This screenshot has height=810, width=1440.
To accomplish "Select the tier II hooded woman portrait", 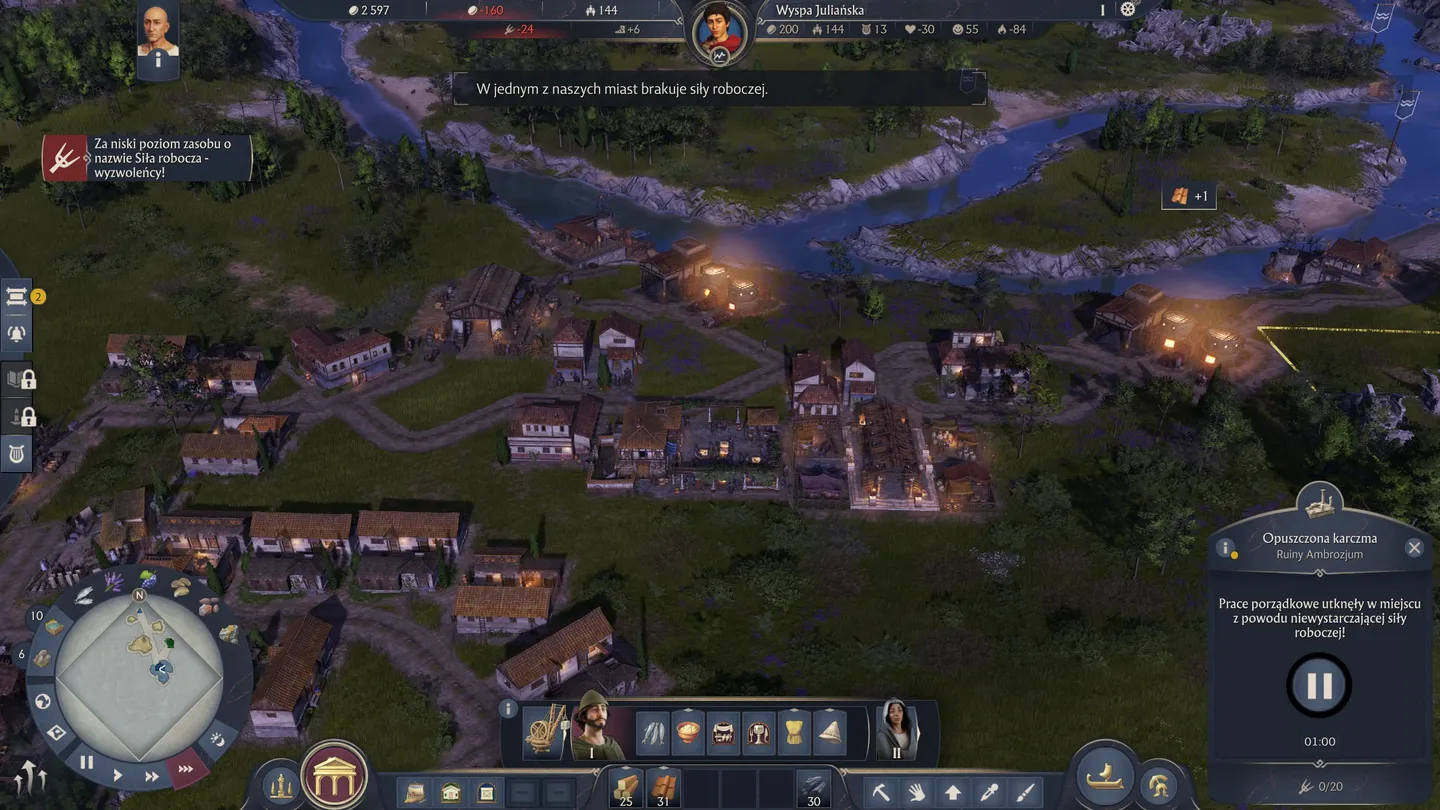I will coord(896,730).
